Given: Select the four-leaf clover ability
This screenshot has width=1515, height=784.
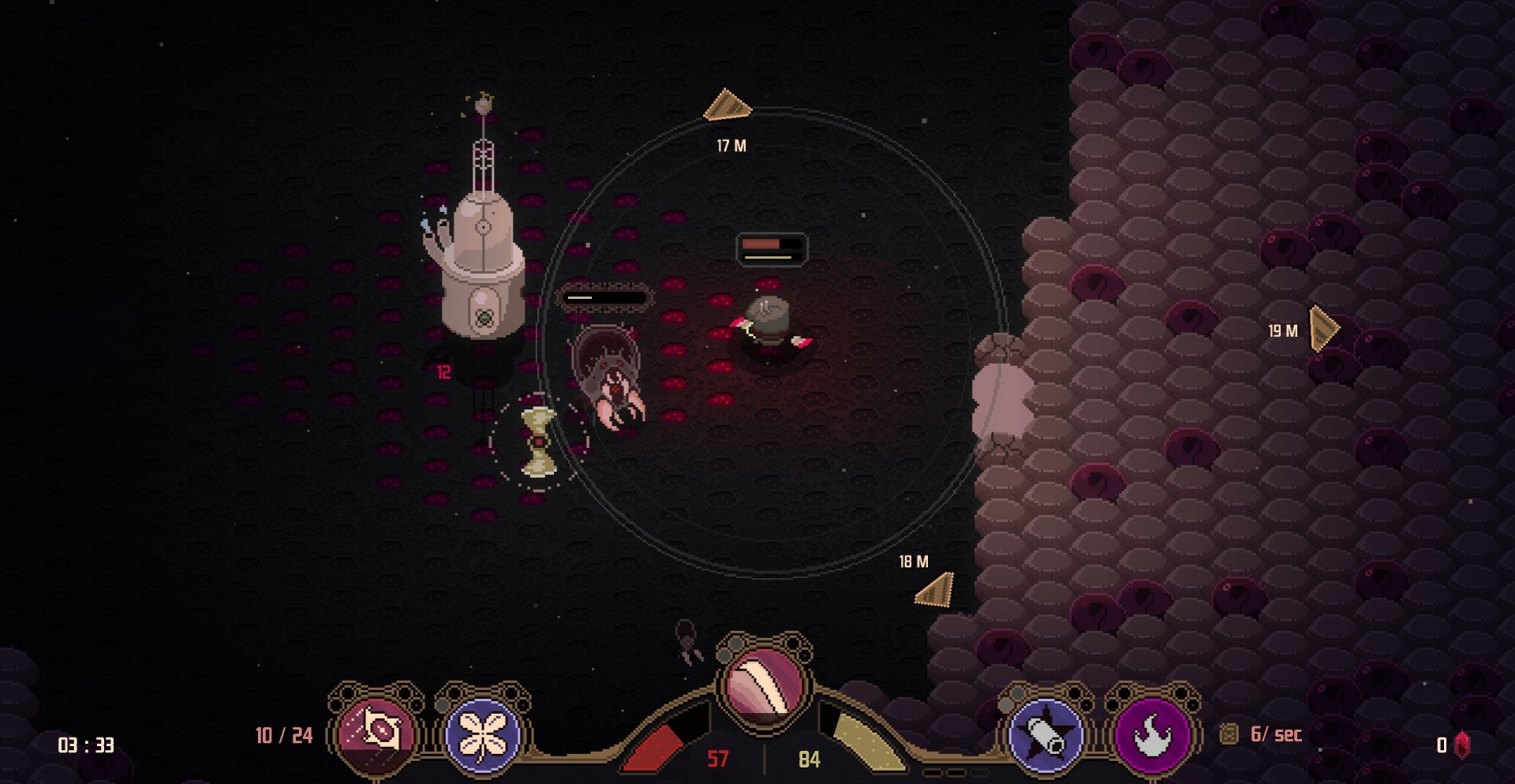Looking at the screenshot, I should tap(482, 734).
